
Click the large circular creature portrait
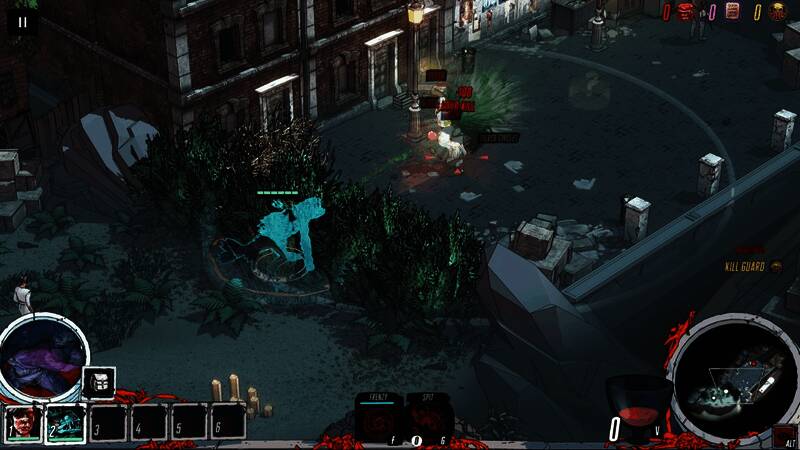click(x=43, y=359)
